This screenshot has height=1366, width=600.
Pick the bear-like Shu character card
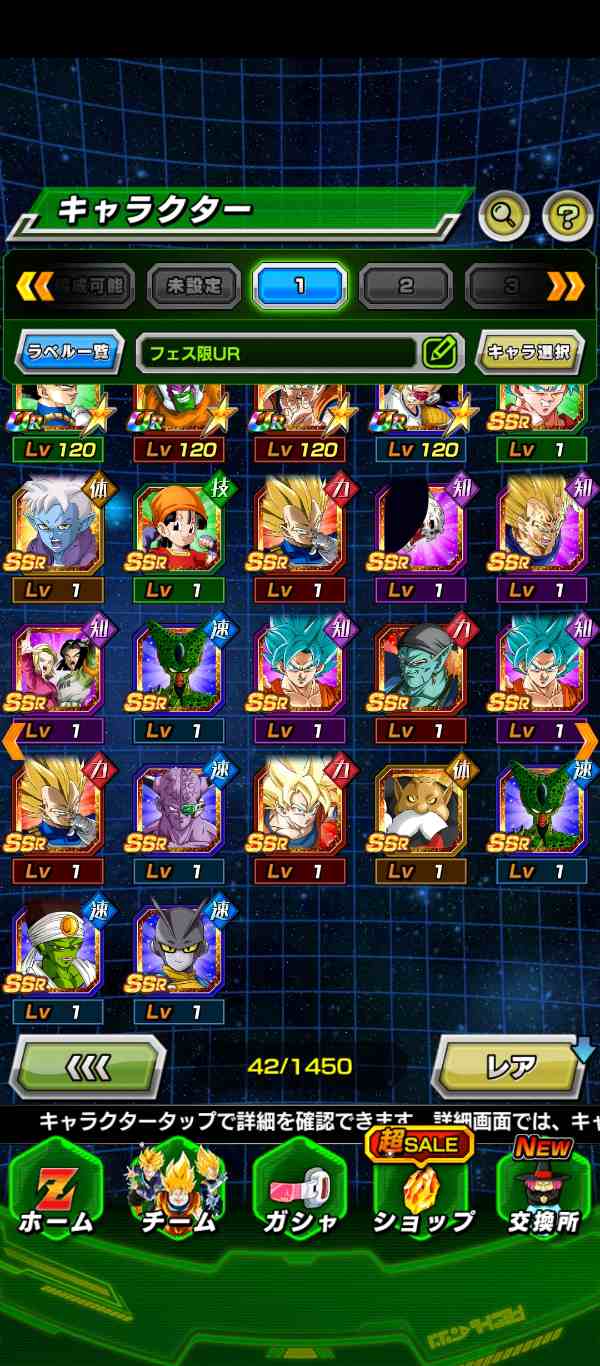coord(421,811)
